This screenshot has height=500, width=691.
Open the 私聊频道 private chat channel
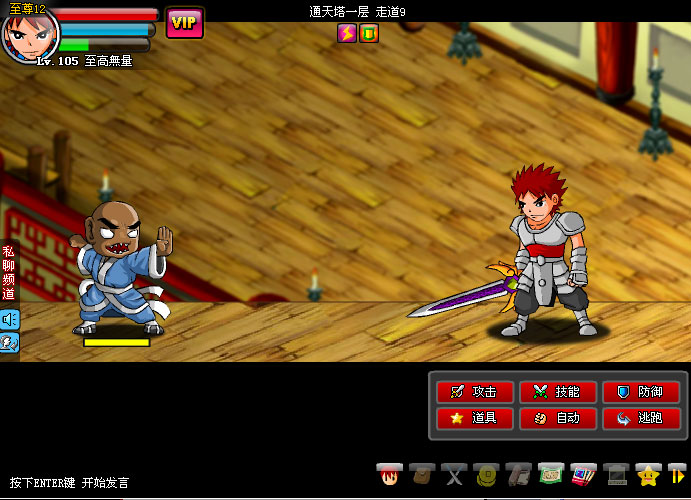pyautogui.click(x=8, y=272)
